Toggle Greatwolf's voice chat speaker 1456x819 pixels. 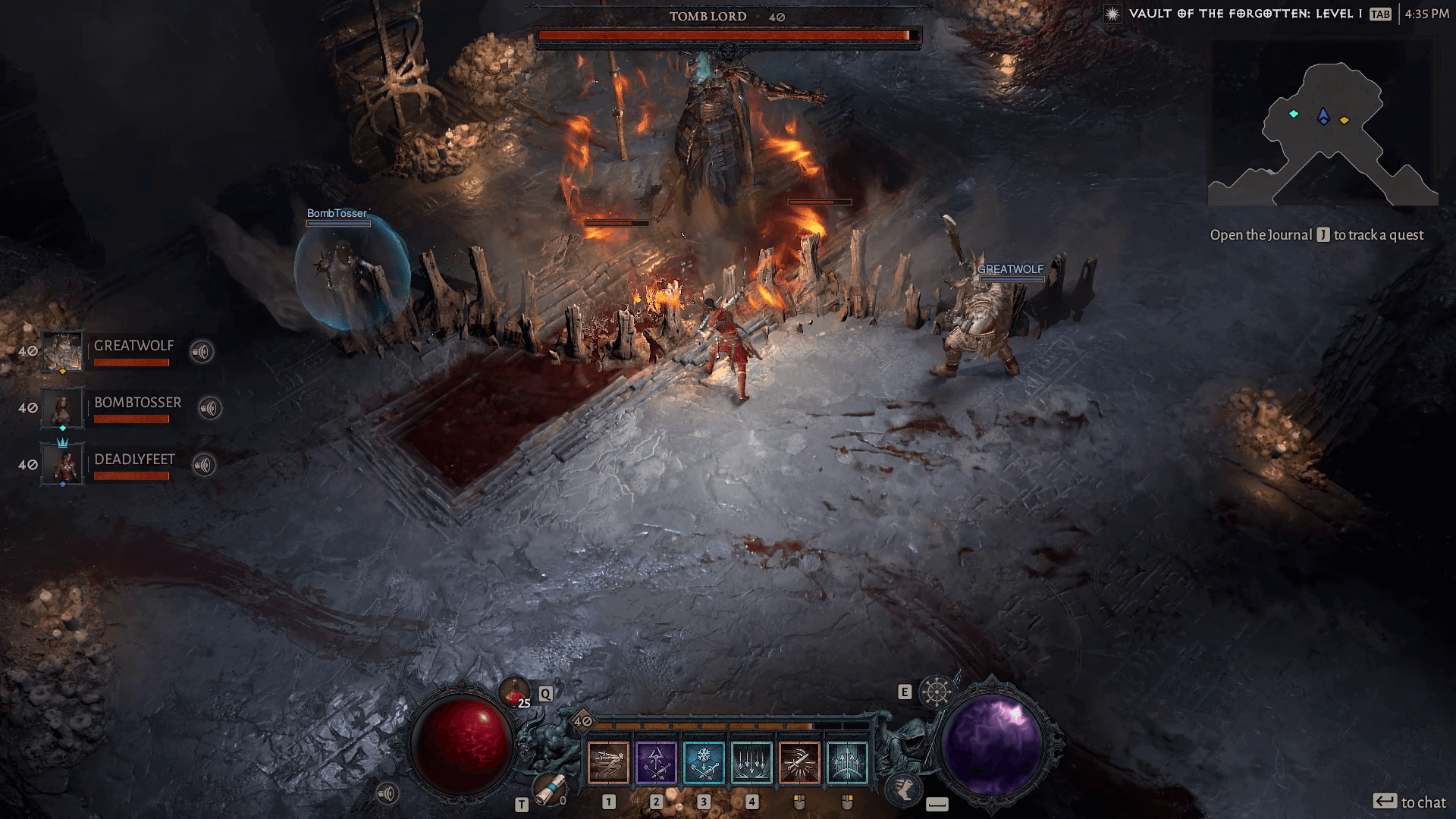tap(202, 352)
